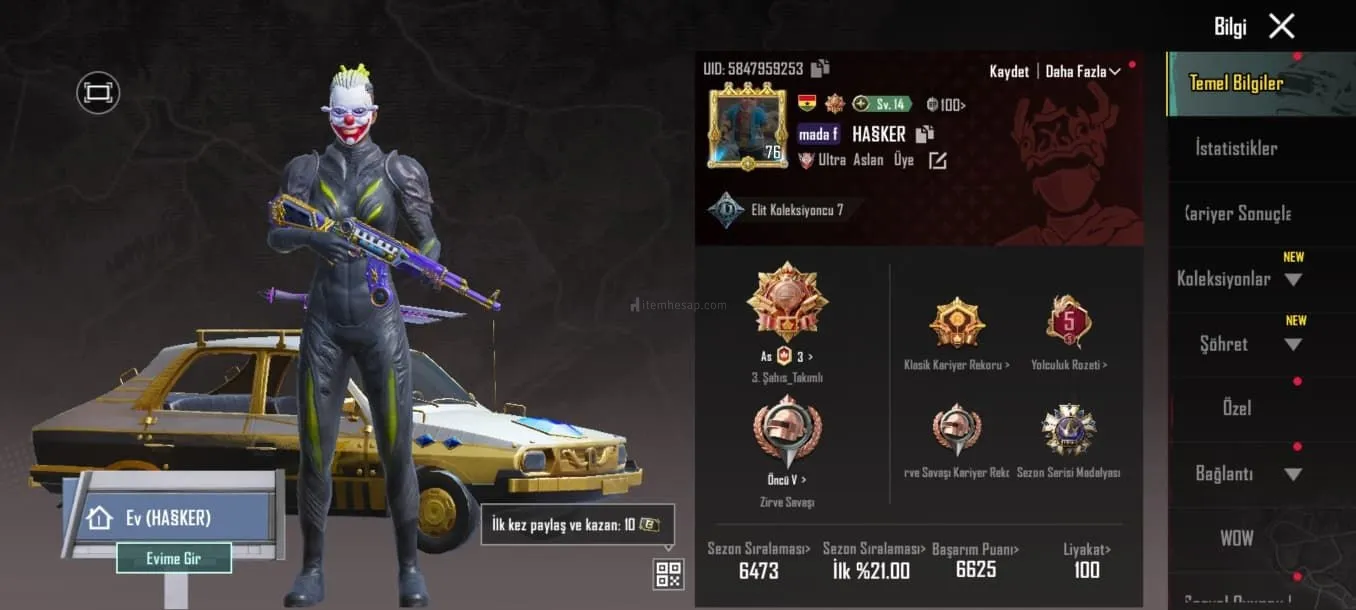The width and height of the screenshot is (1356, 610).
Task: Click the Kaydet button
Action: (1009, 72)
